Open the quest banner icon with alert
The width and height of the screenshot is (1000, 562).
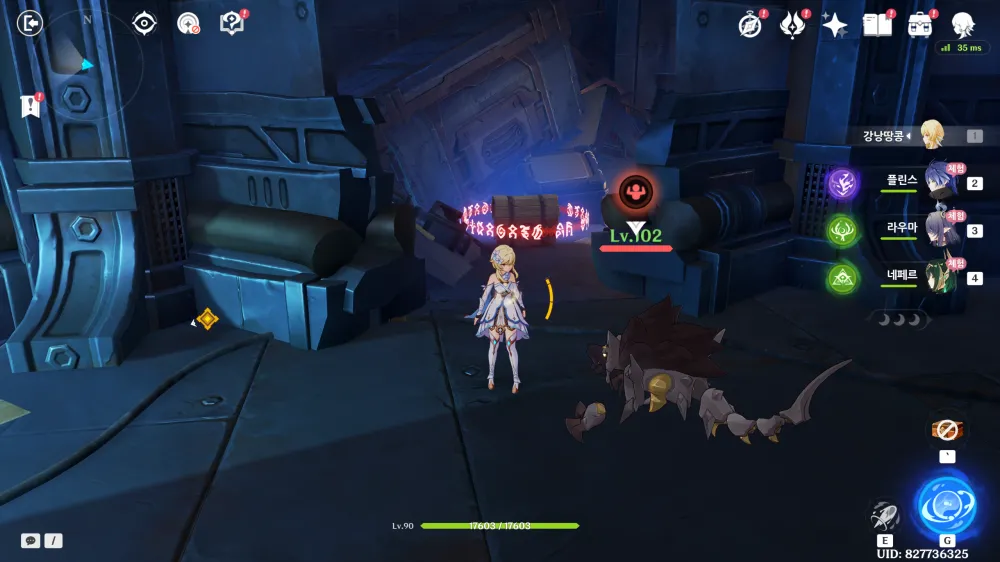click(30, 106)
